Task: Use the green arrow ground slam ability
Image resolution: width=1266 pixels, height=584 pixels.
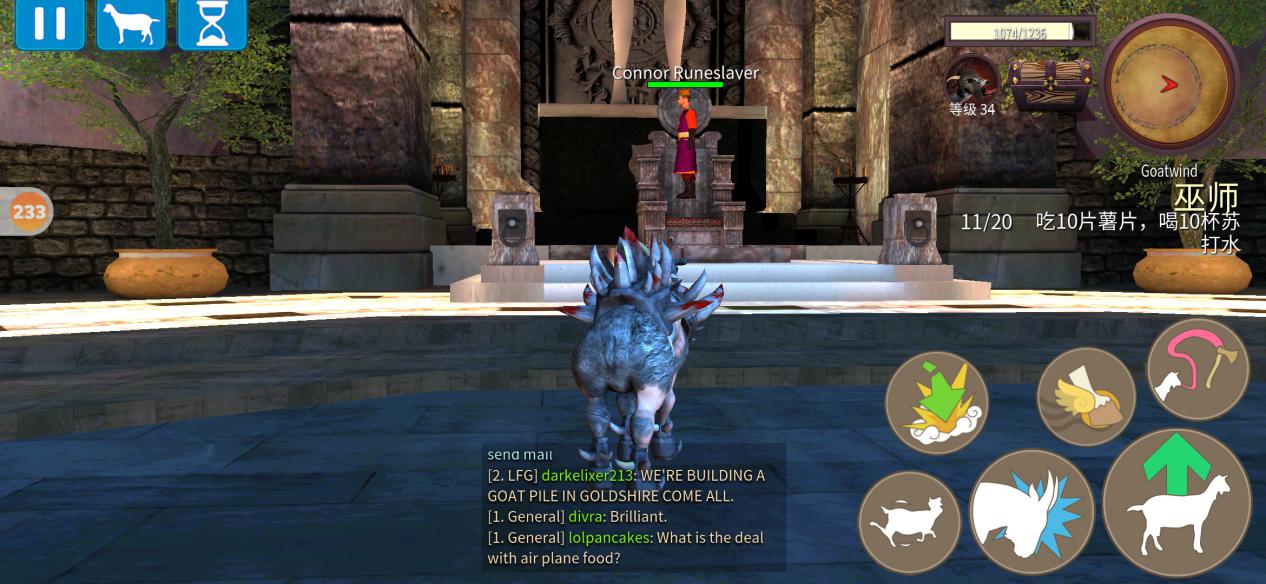Action: point(937,403)
